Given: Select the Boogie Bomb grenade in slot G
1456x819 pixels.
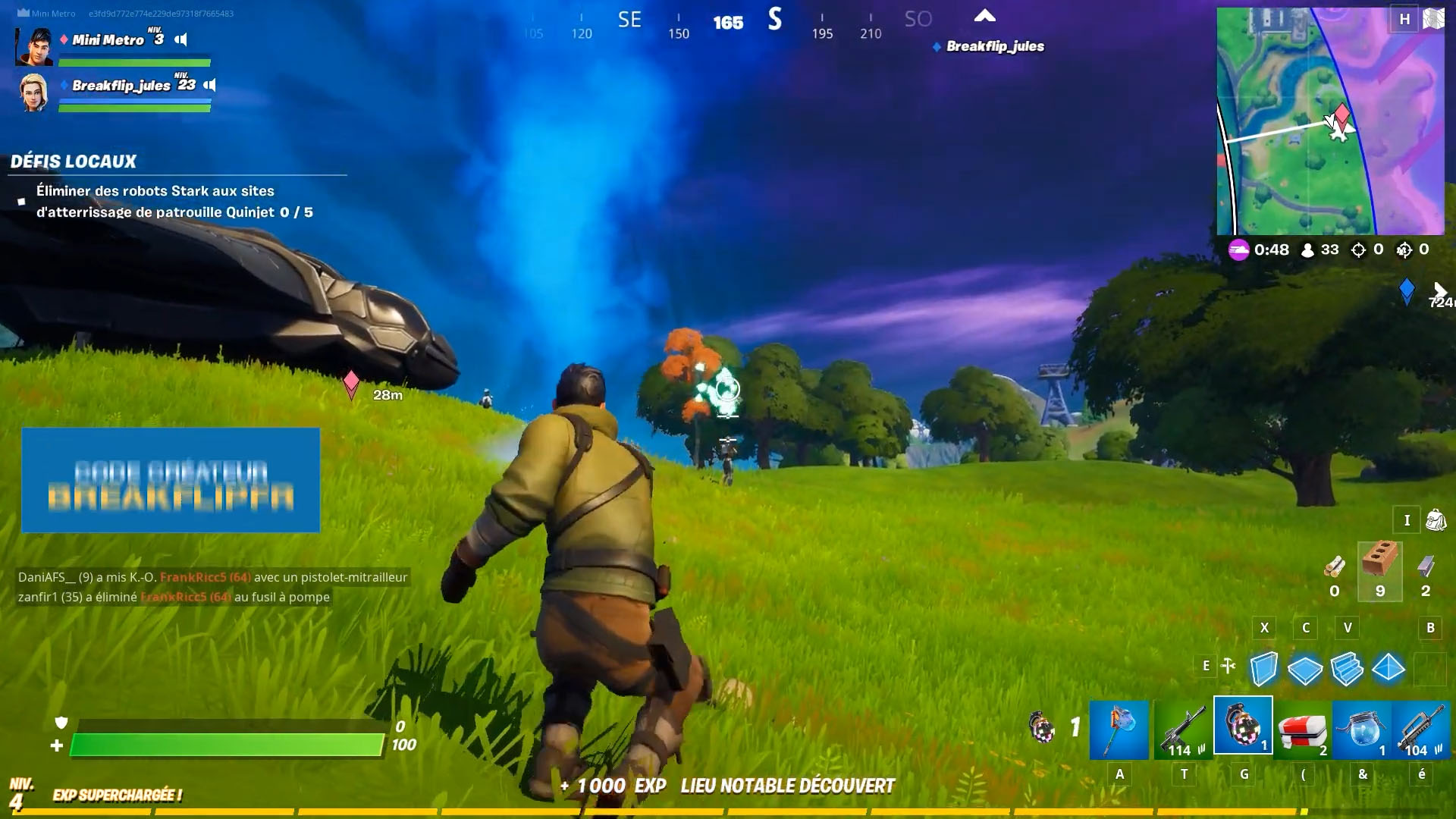Looking at the screenshot, I should 1244,730.
